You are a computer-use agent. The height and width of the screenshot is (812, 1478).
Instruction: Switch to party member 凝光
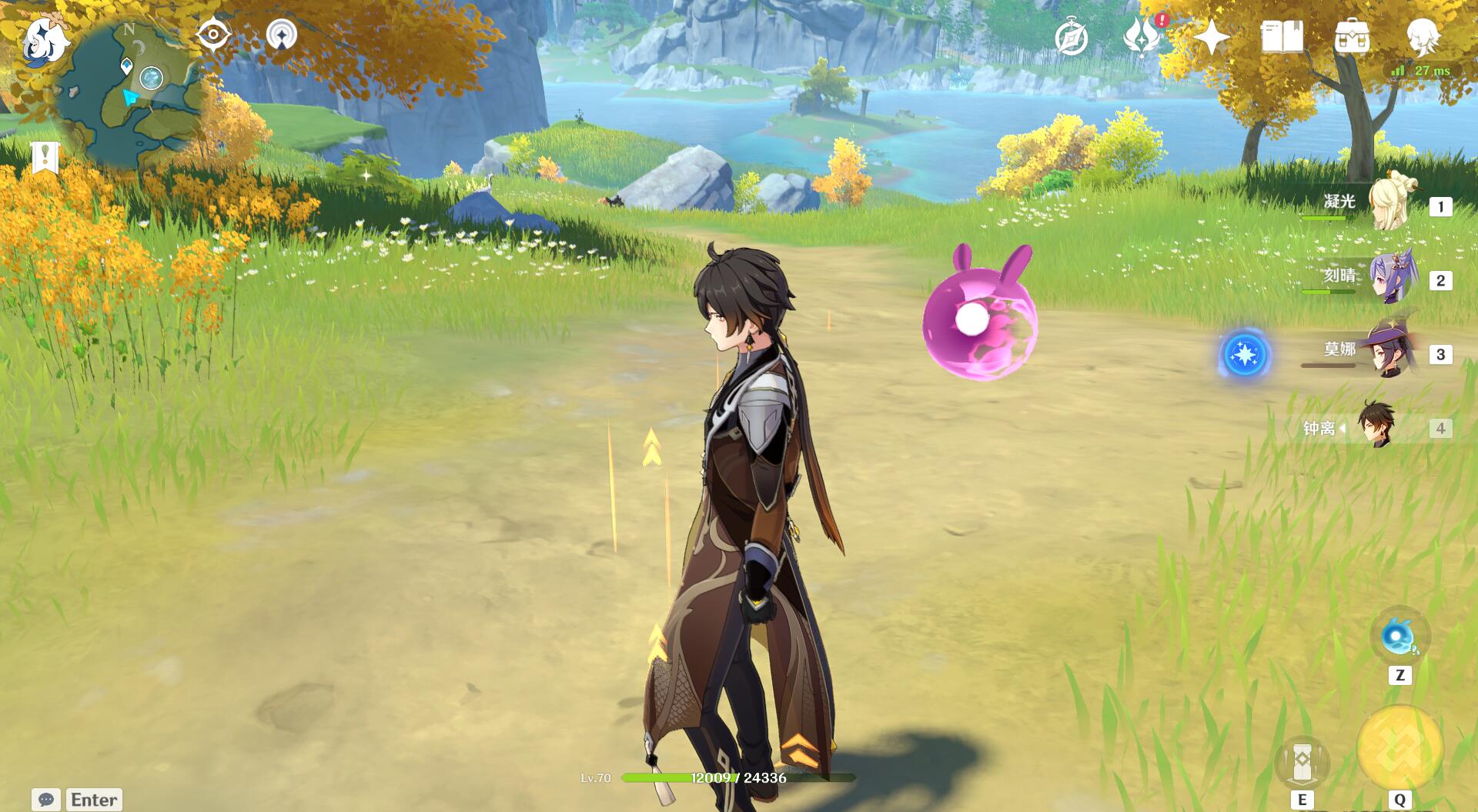[x=1390, y=204]
